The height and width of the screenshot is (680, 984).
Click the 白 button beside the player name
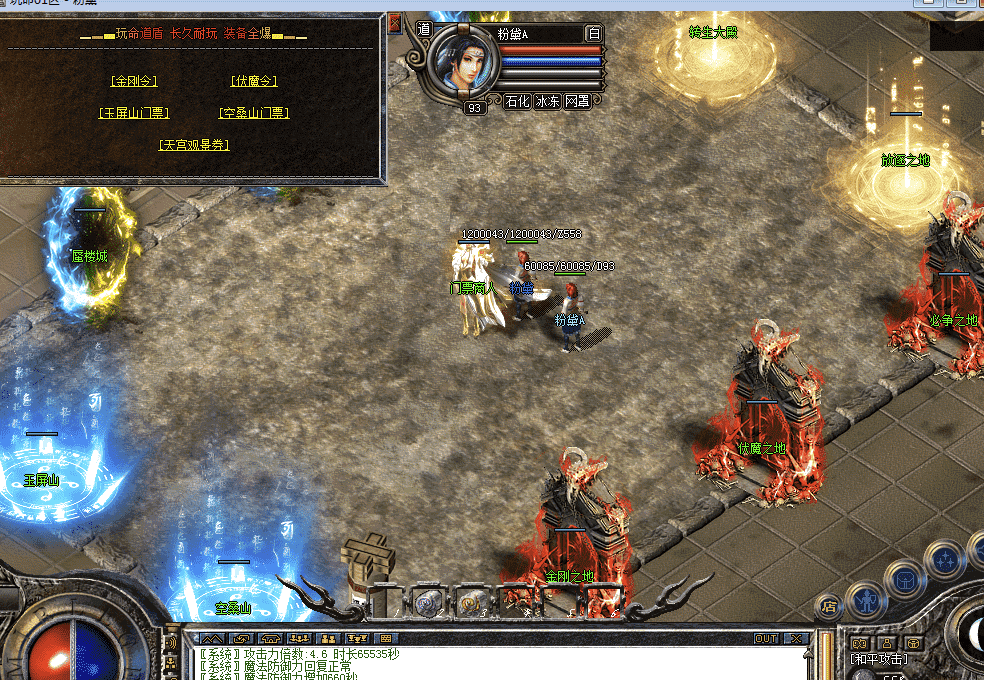[x=594, y=33]
